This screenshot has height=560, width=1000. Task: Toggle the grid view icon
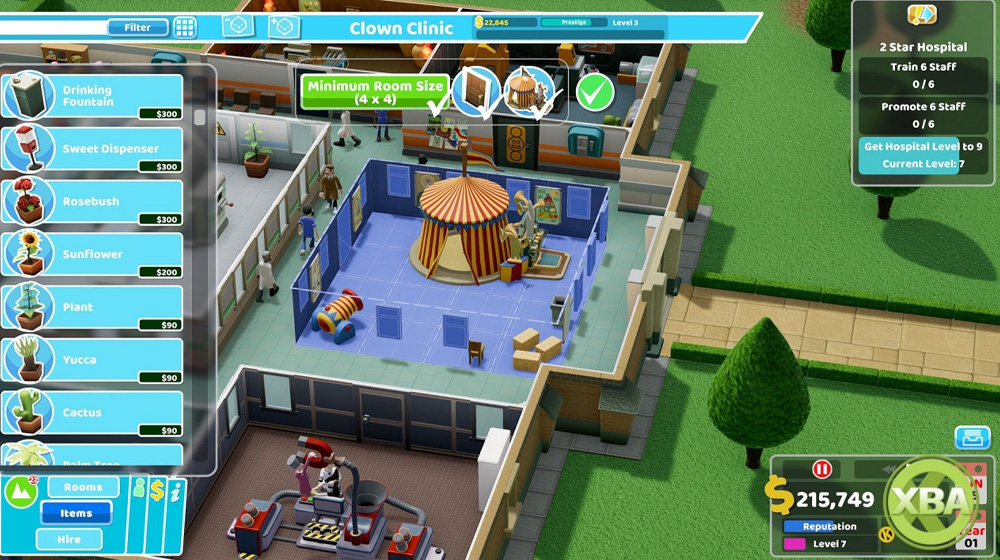click(185, 27)
